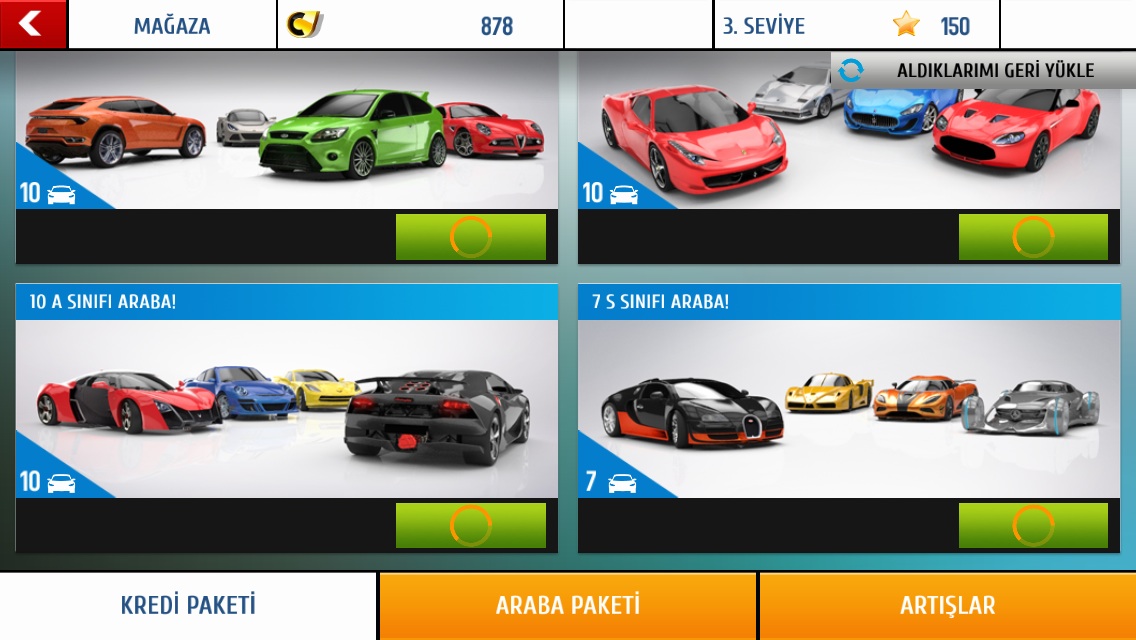Buy the 10 A Sınıfı Araba pack

pyautogui.click(x=470, y=525)
